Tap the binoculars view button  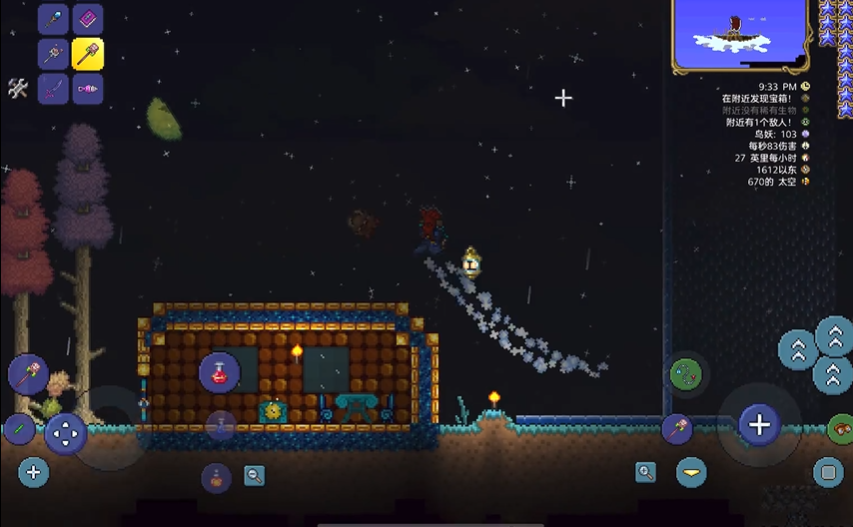point(840,429)
